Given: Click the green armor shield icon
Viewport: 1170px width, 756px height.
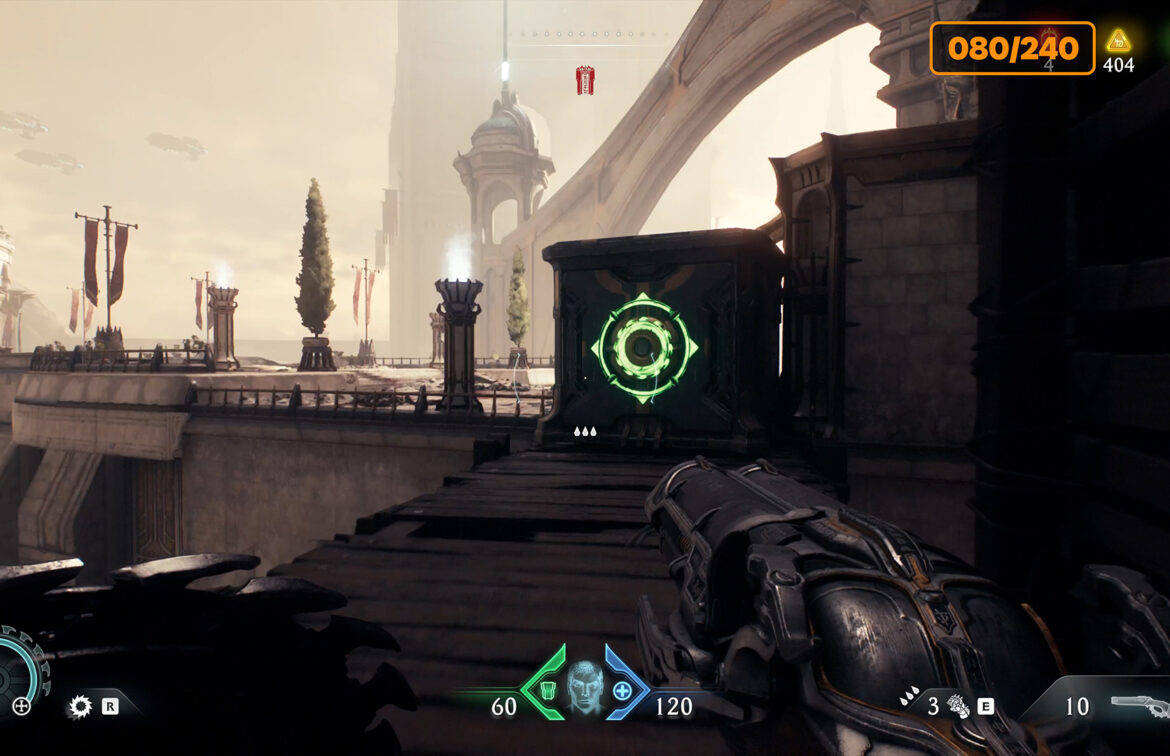Looking at the screenshot, I should click(x=546, y=690).
